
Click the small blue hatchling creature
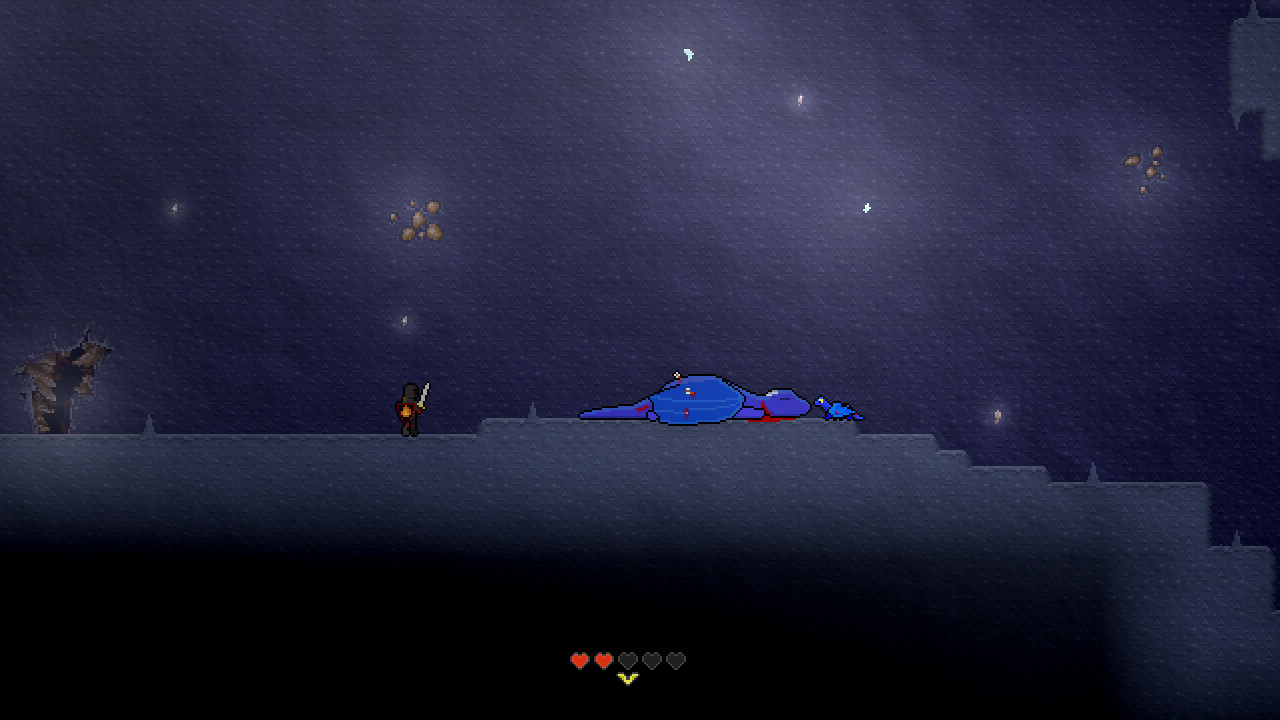[x=837, y=408]
